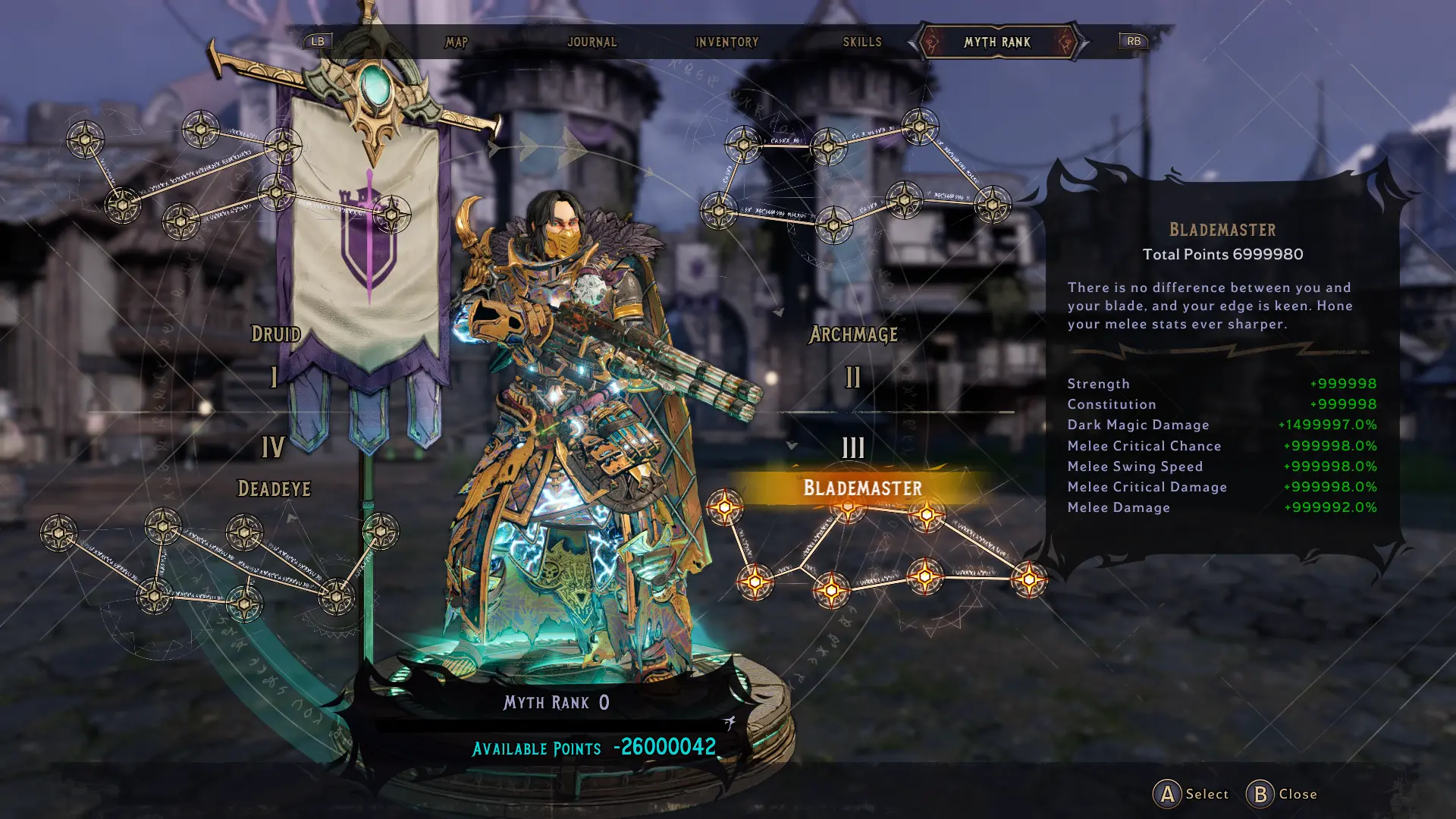Show the Skills tab
Image resolution: width=1456 pixels, height=819 pixels.
[862, 42]
